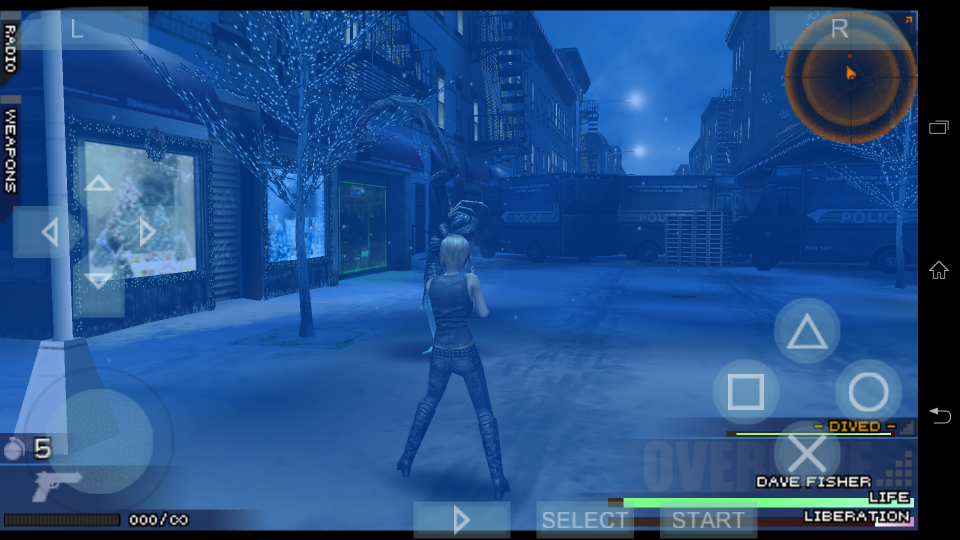960x540 pixels.
Task: Tap the cross face button
Action: 807,453
